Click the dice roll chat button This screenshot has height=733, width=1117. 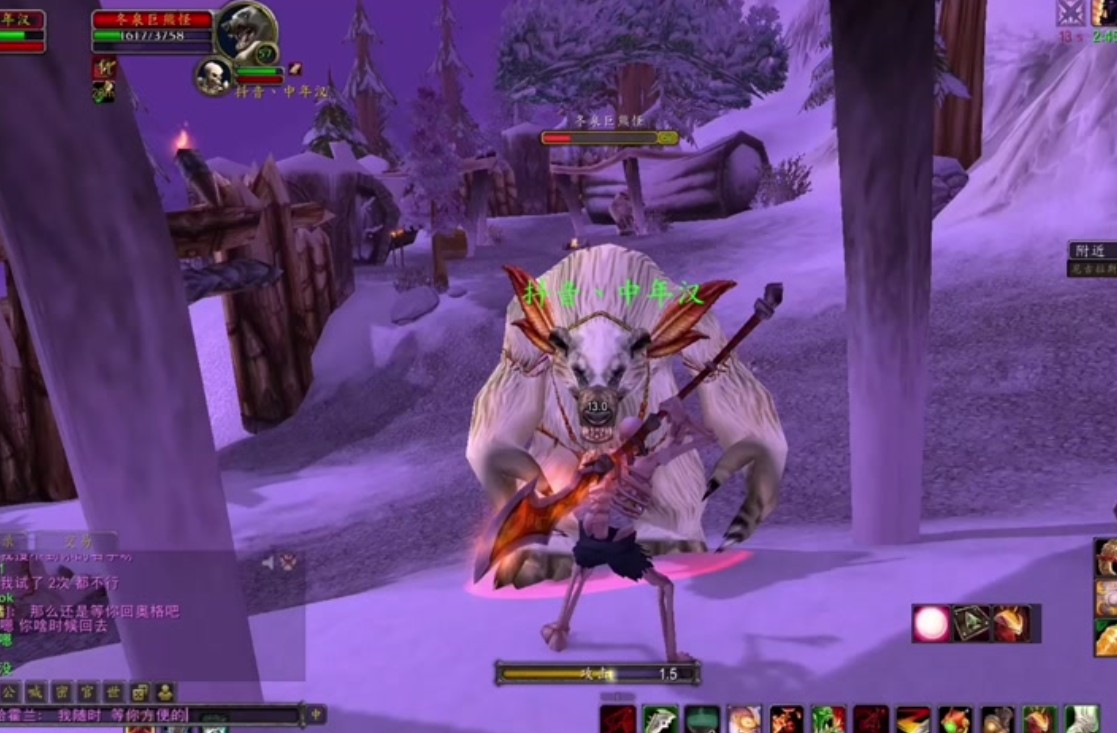click(x=140, y=692)
